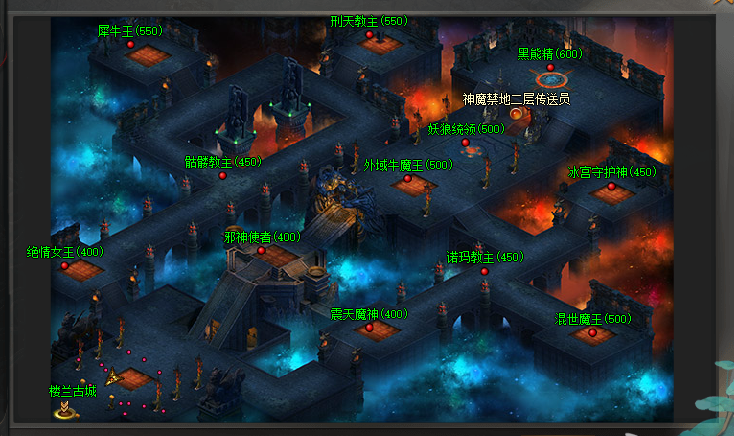Pick the 震天魔神(400) boss marker

pos(369,327)
